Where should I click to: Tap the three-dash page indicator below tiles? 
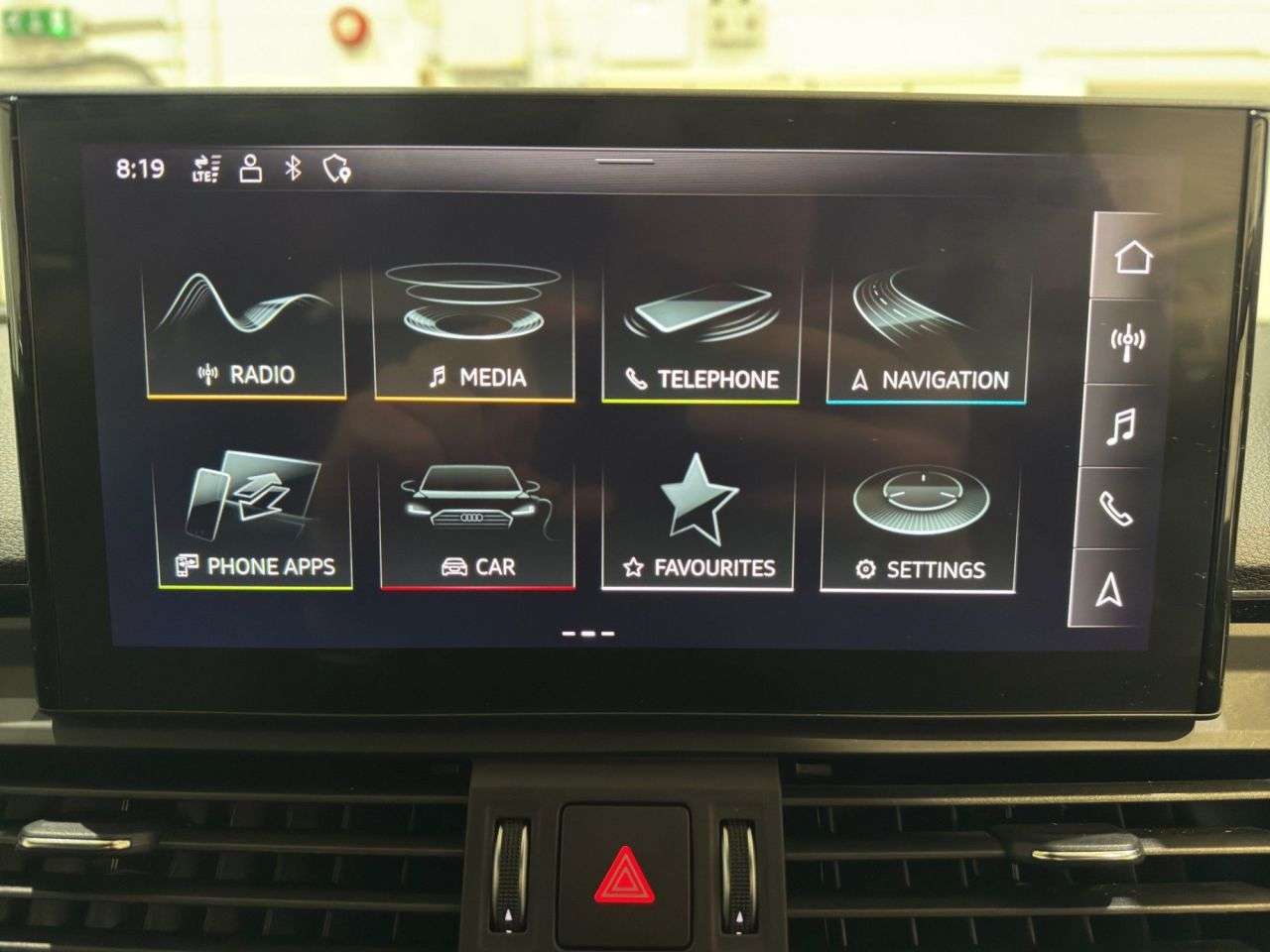(587, 631)
